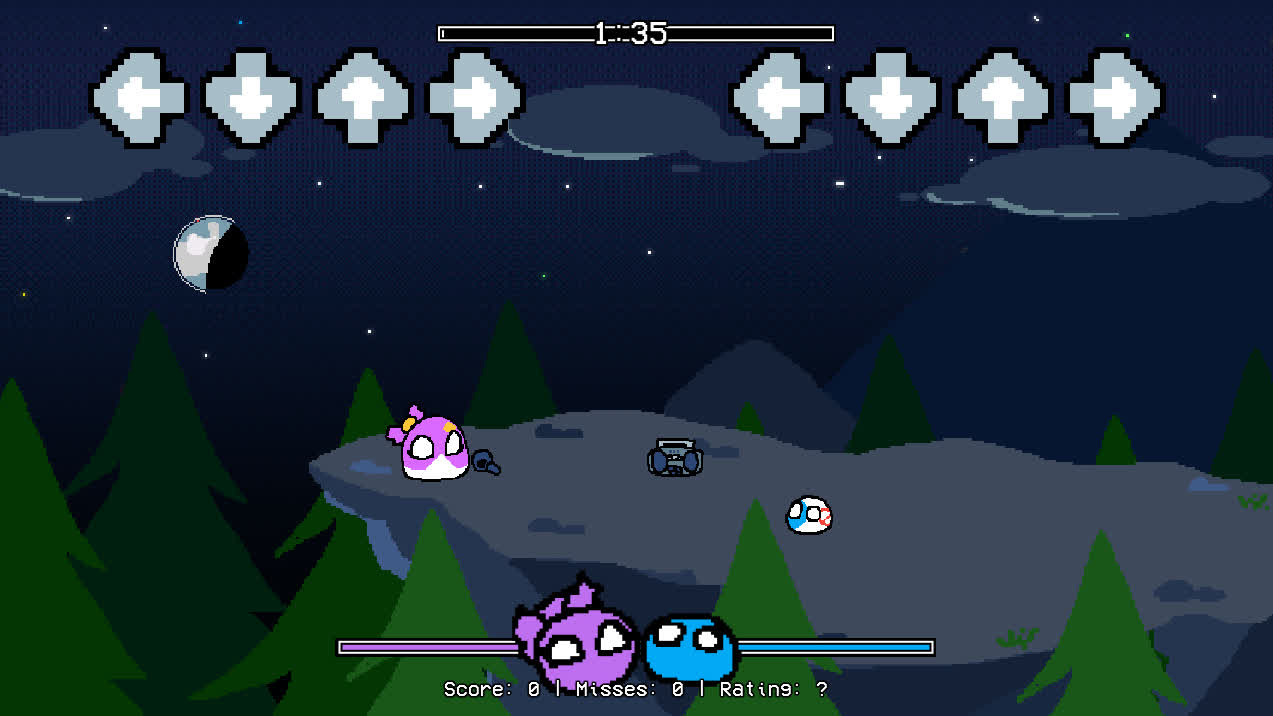Tap the opponent's up arrow receptor
The height and width of the screenshot is (716, 1273).
pos(363,98)
